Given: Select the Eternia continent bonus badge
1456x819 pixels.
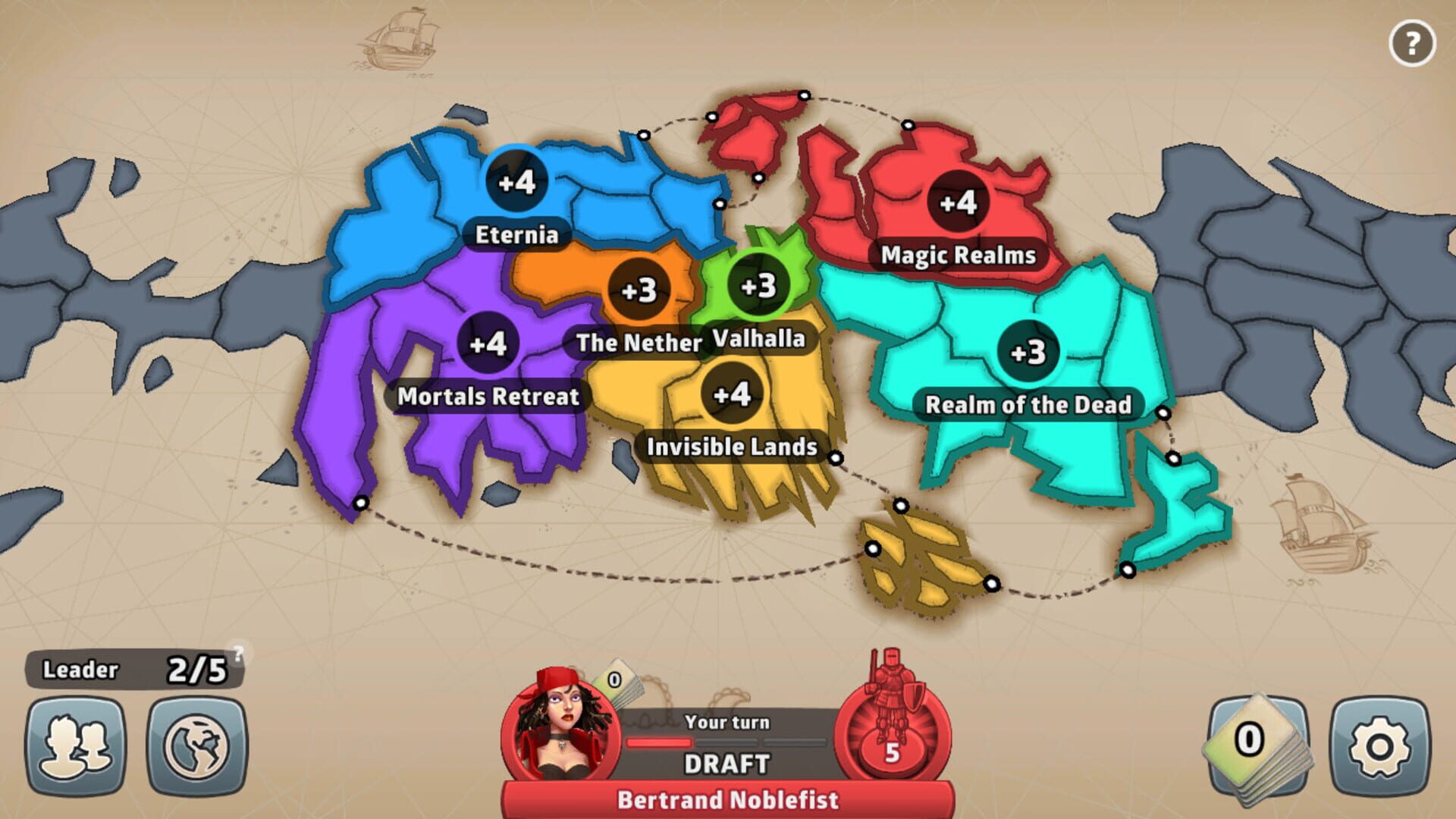Looking at the screenshot, I should (516, 183).
